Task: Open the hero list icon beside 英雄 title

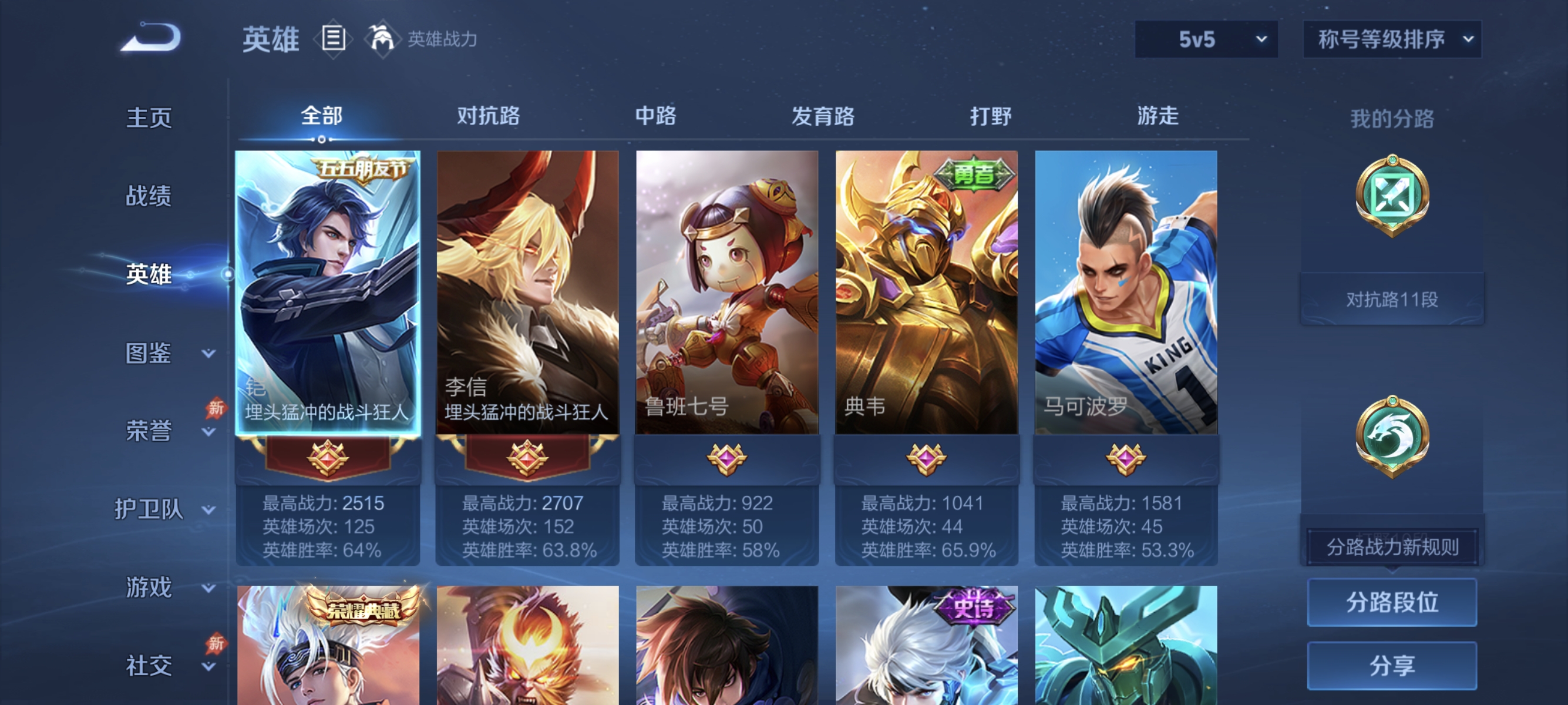Action: click(334, 39)
